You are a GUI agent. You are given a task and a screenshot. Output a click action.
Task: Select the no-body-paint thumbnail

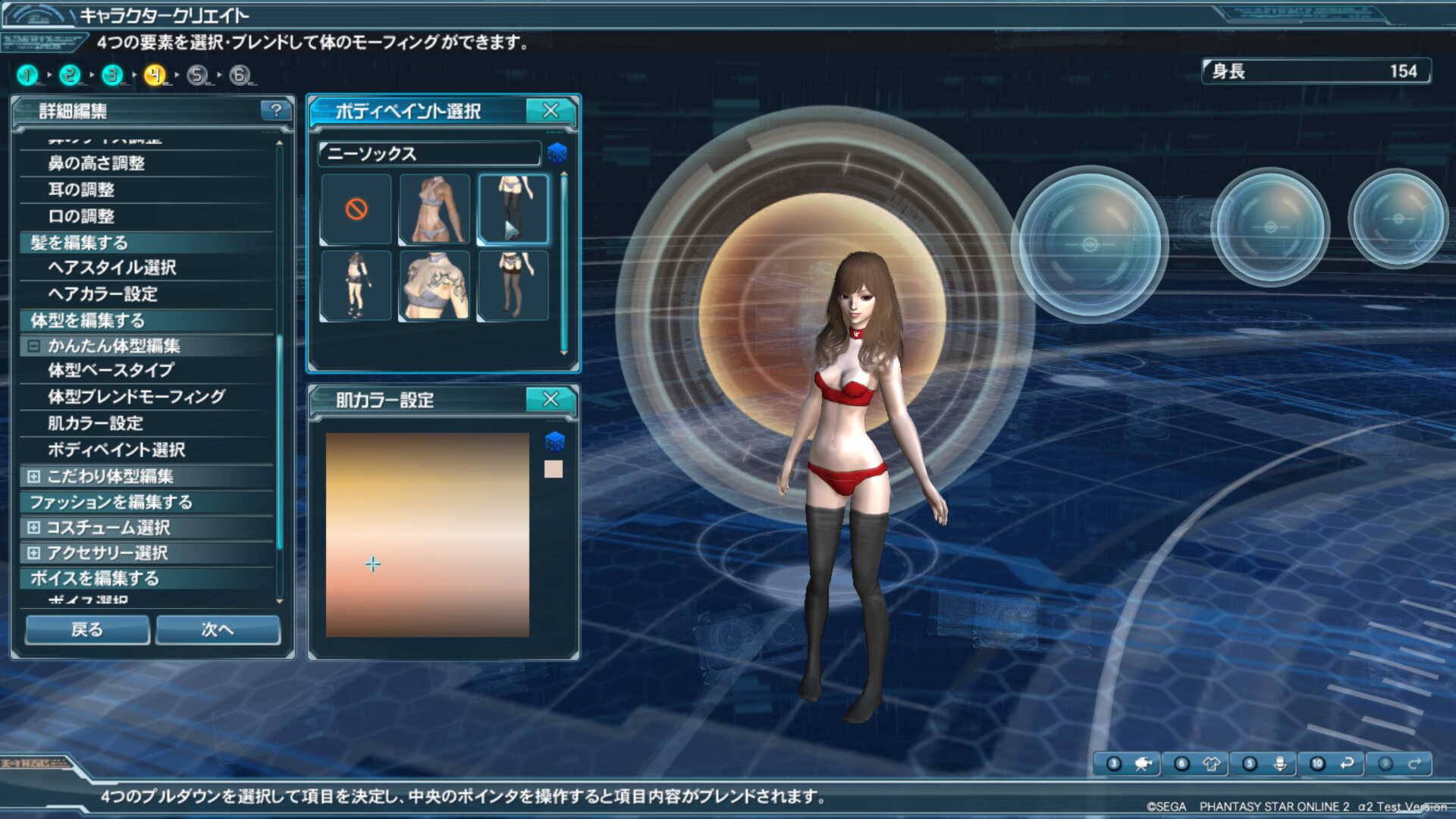tap(356, 209)
